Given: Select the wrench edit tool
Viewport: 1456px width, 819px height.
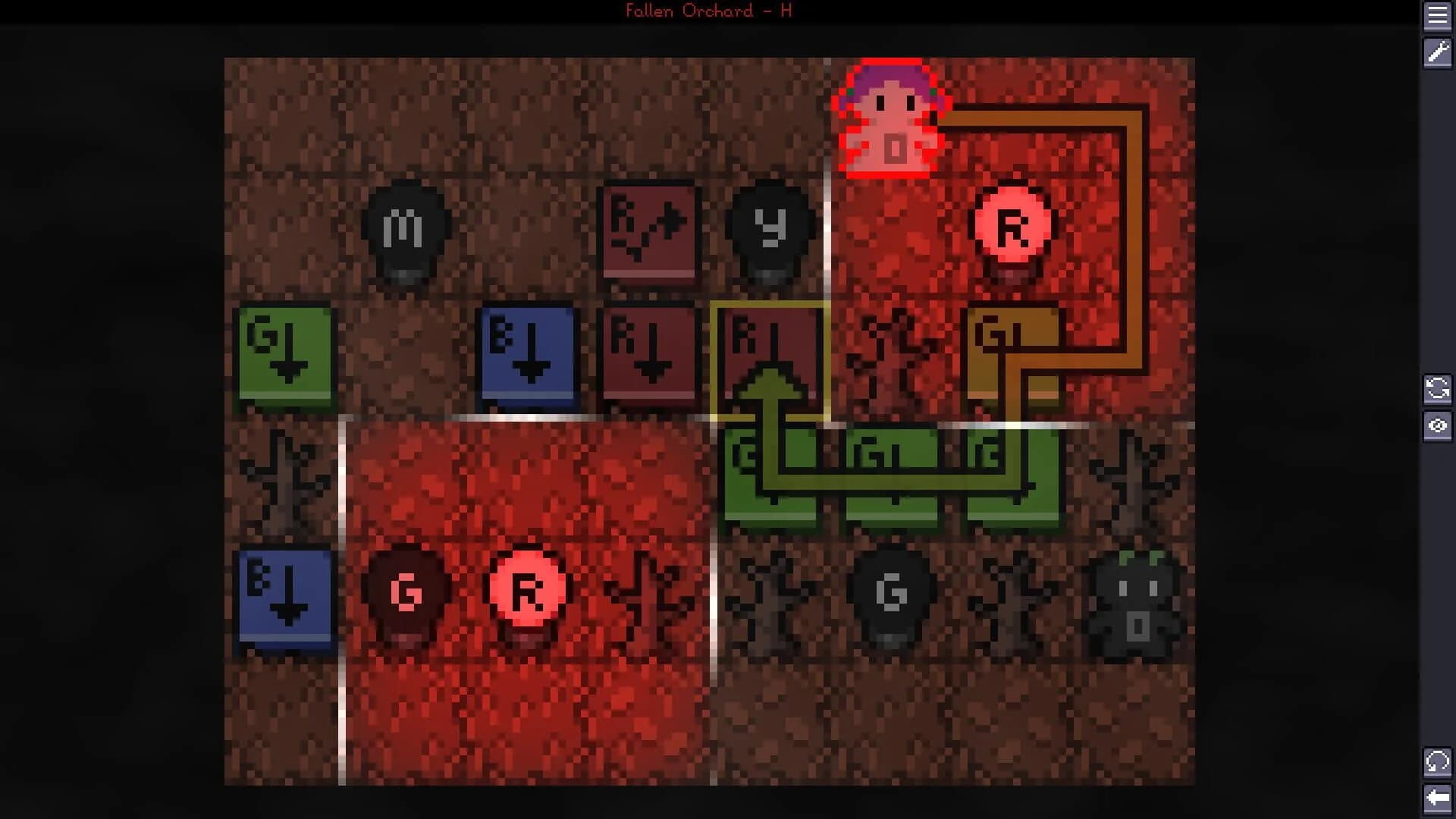Looking at the screenshot, I should pos(1439,55).
